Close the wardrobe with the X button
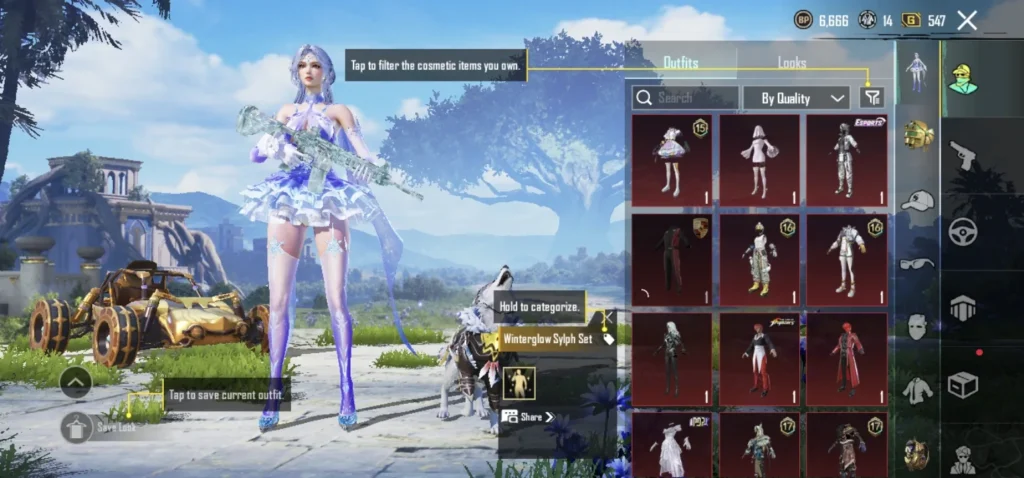Viewport: 1024px width, 478px height. point(967,19)
